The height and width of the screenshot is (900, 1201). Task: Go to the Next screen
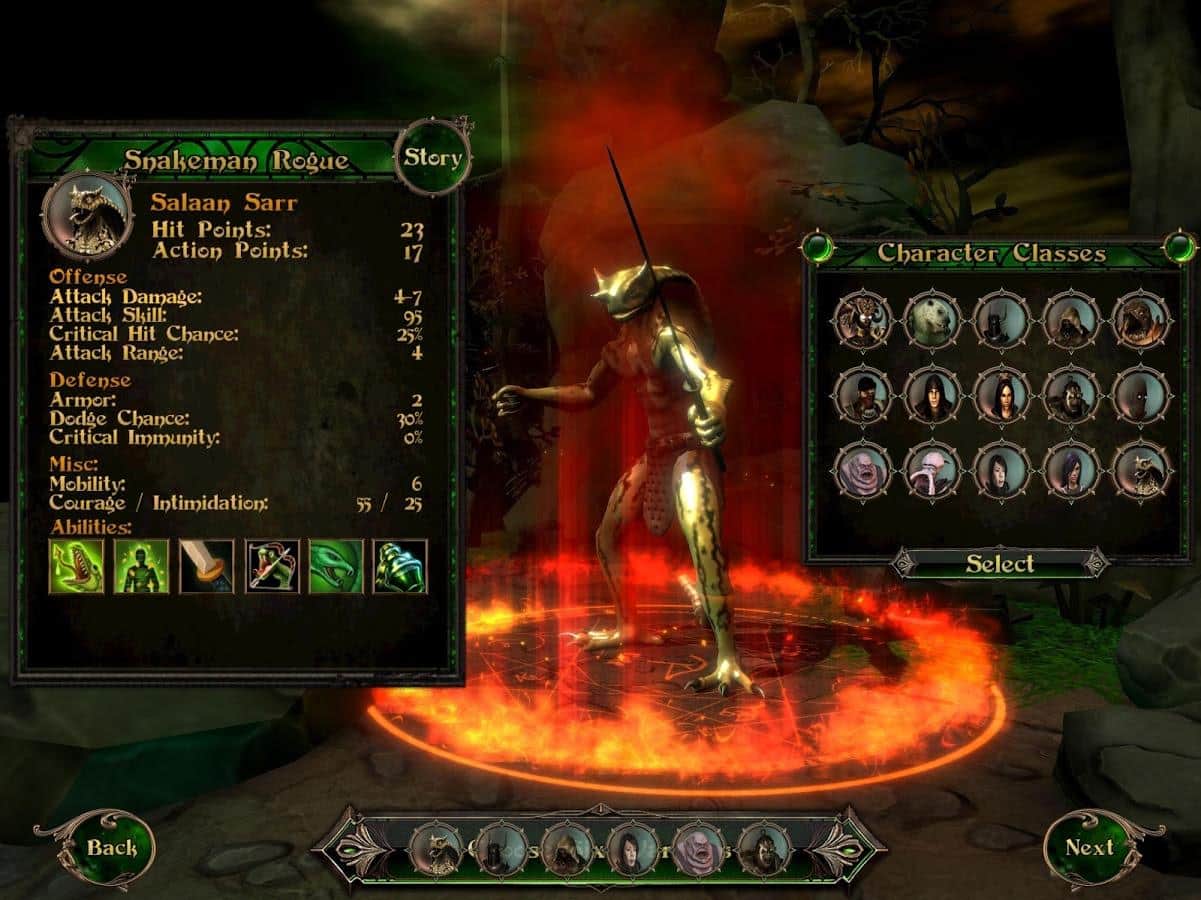pos(1090,847)
